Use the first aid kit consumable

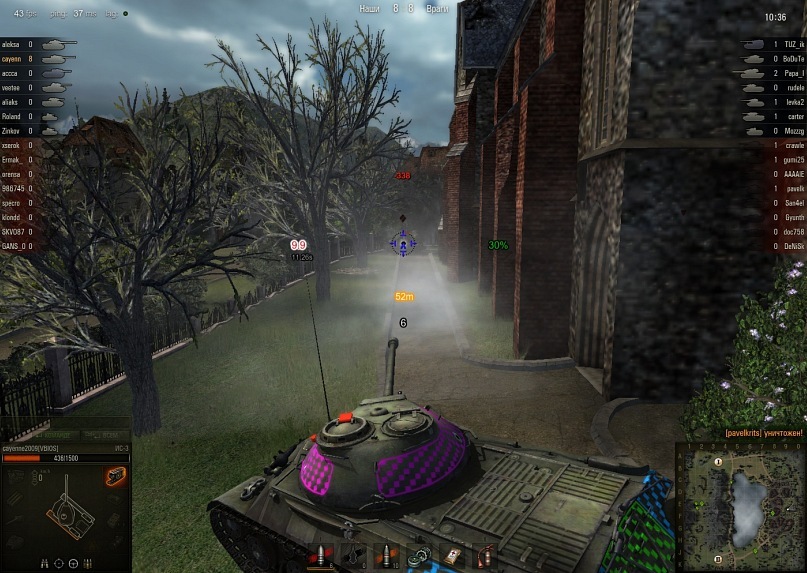(x=452, y=555)
